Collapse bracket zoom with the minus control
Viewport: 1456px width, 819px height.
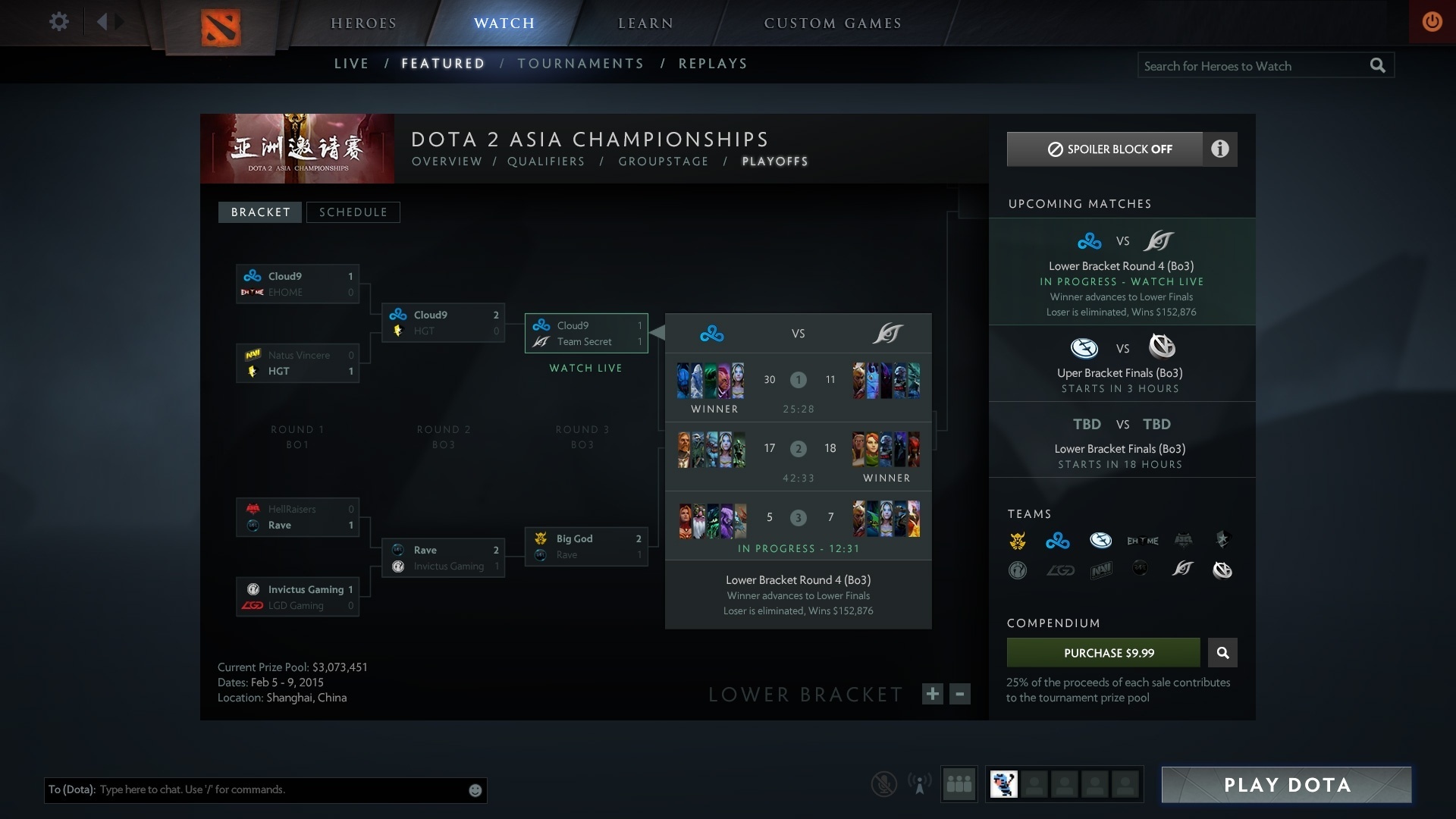(959, 694)
